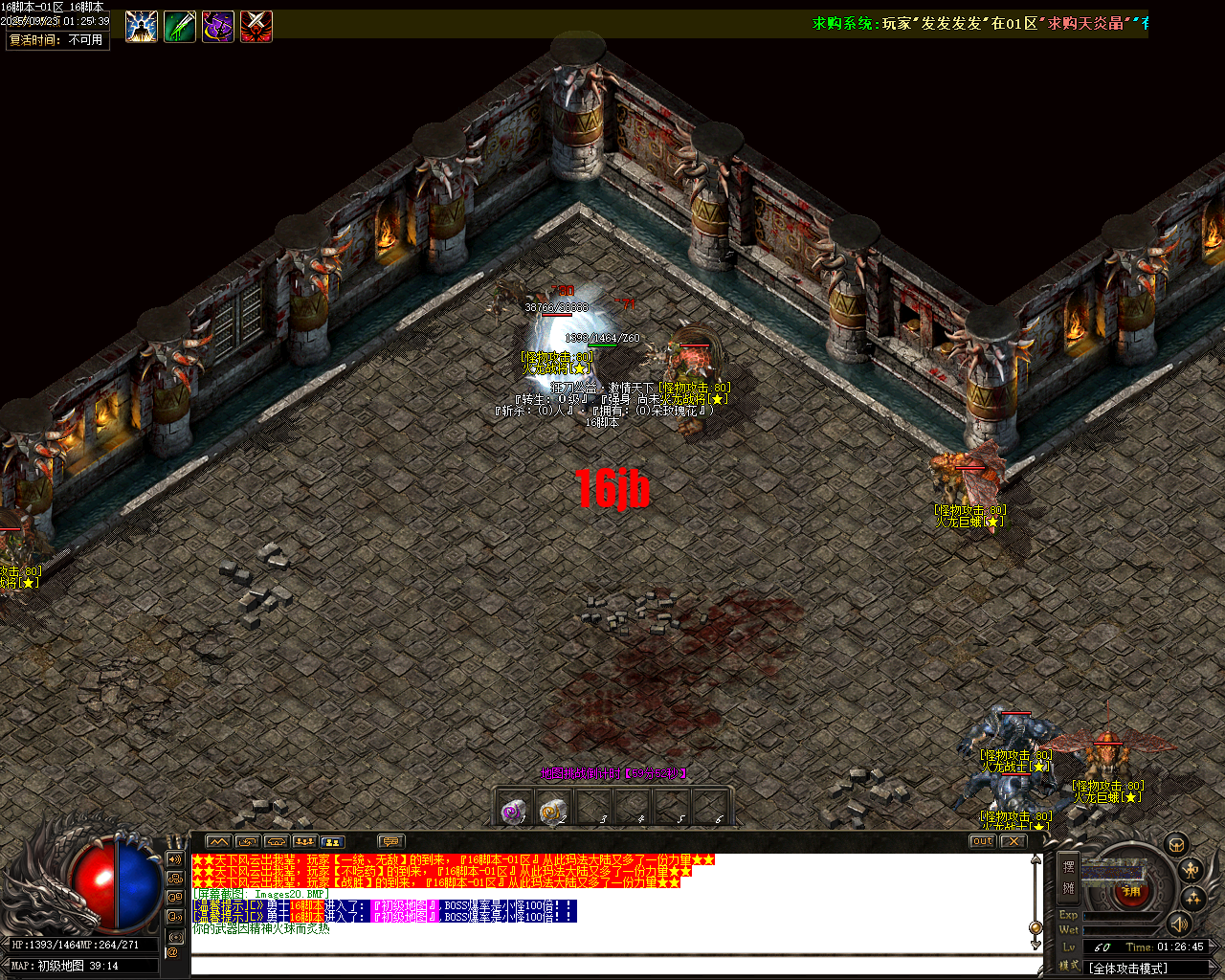
Task: Click the chat bubble icon on chat toolbar
Action: 390,841
